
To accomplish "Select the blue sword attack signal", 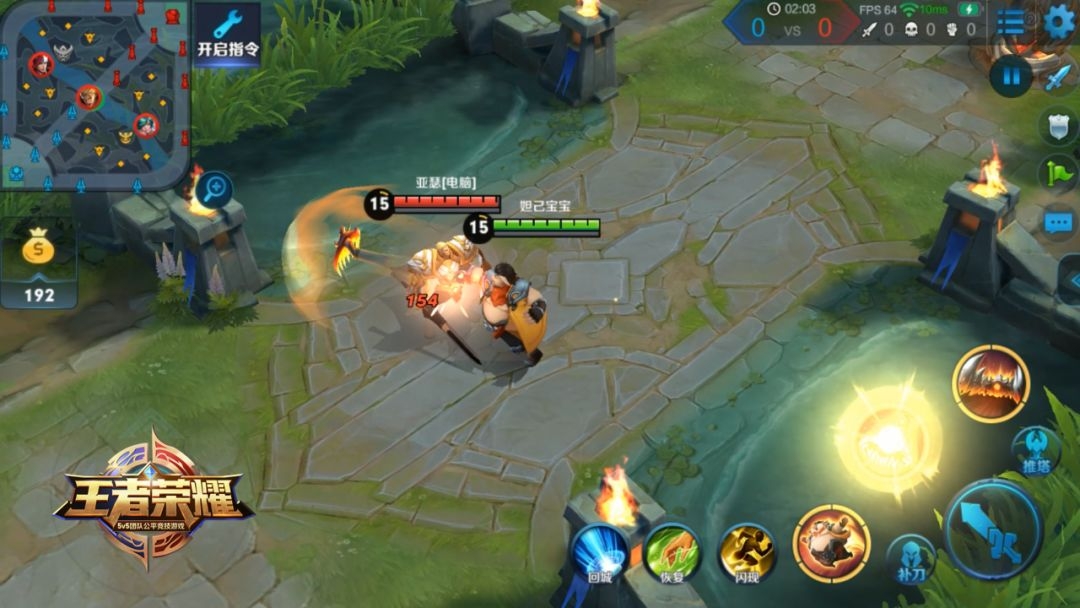I will tap(1058, 77).
